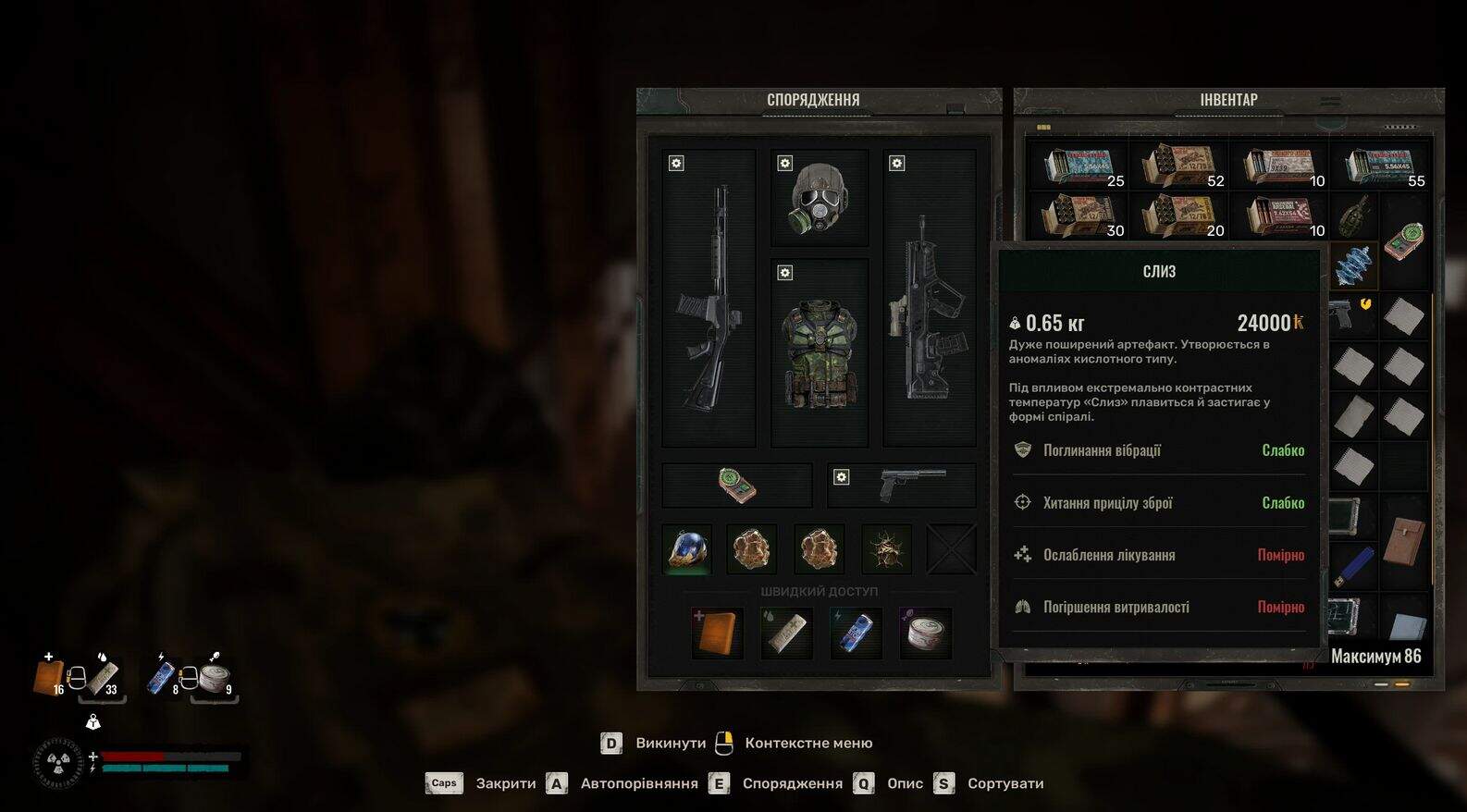Open attachments for the bullpup rifle

896,164
